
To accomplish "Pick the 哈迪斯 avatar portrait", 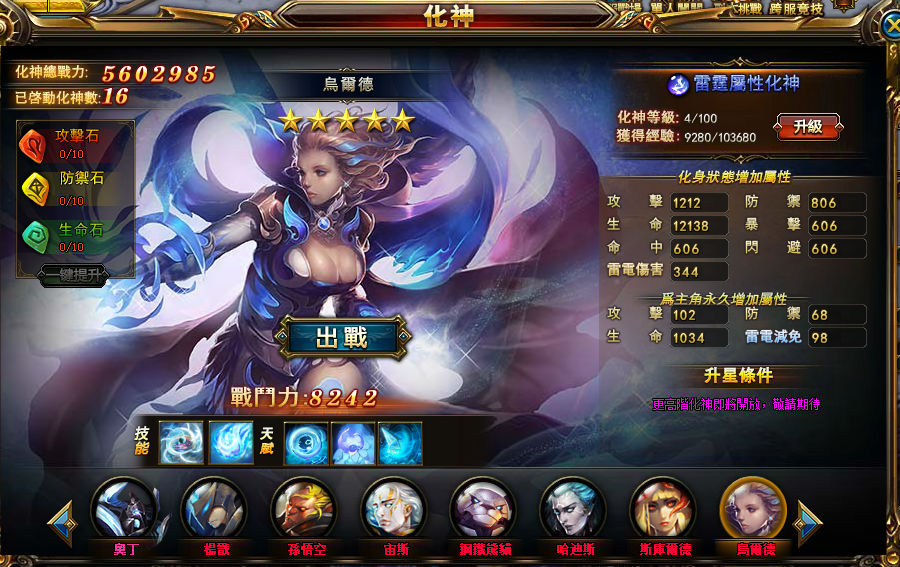I will point(573,510).
